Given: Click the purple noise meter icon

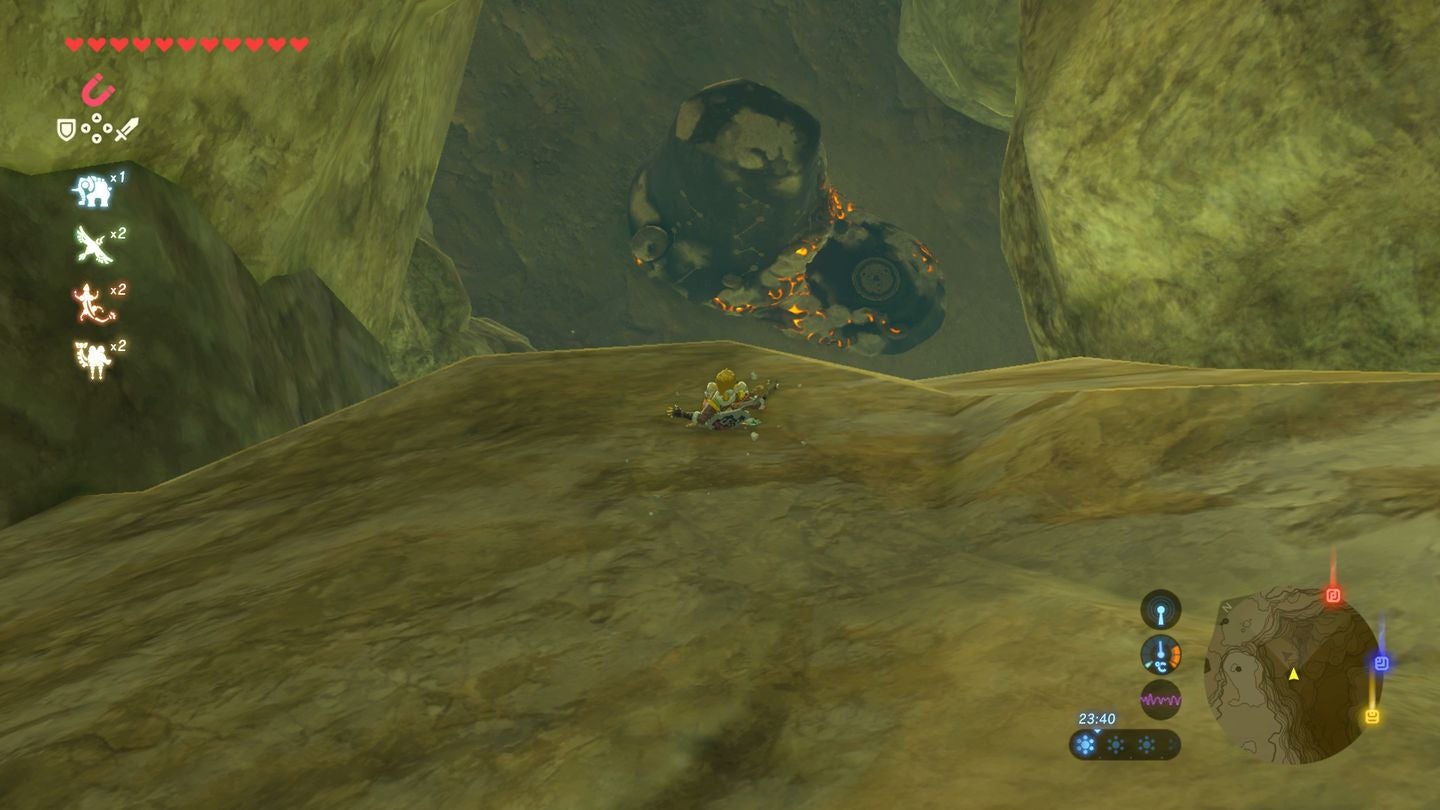Looking at the screenshot, I should click(1161, 698).
